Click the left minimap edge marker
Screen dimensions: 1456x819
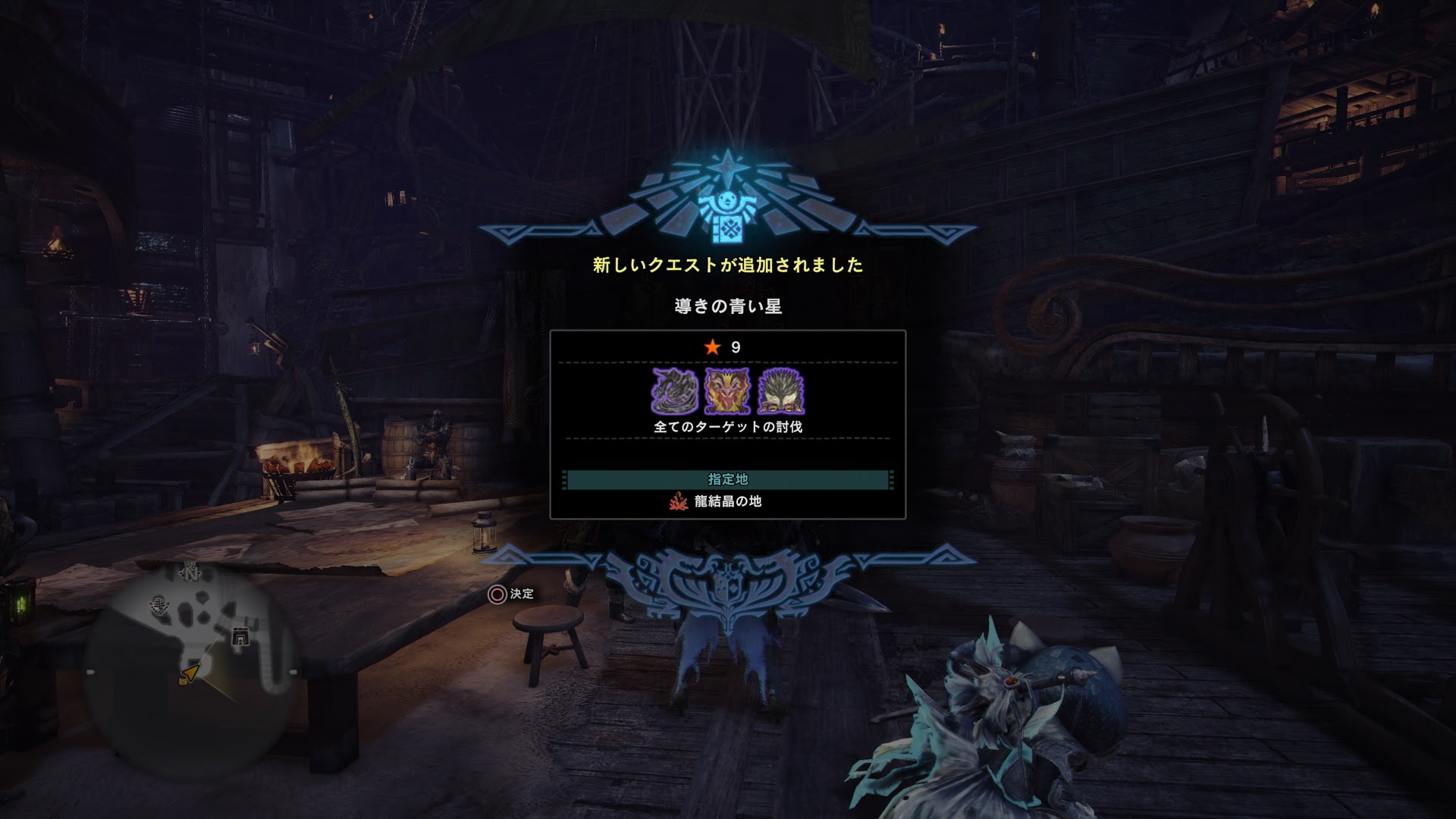click(x=90, y=672)
